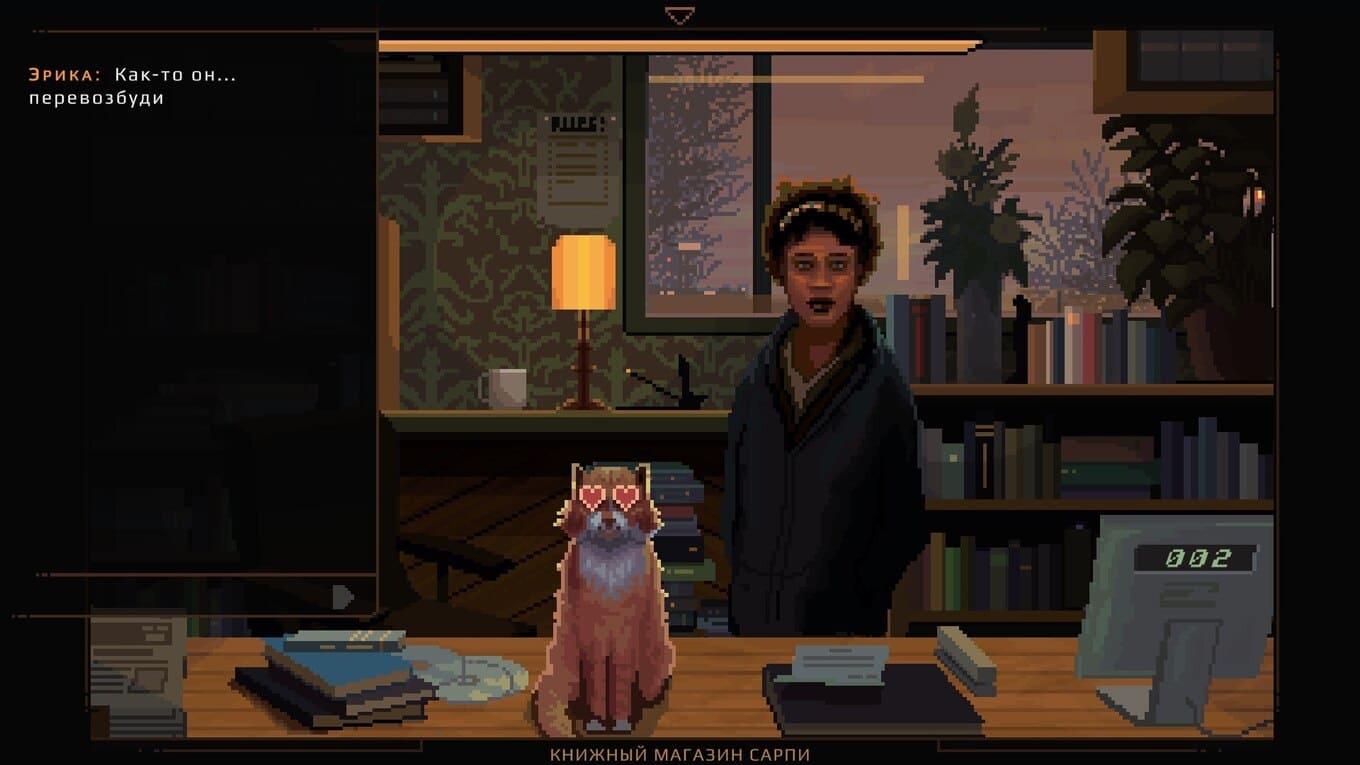Open the triangle dropdown at top edge

coord(679,16)
